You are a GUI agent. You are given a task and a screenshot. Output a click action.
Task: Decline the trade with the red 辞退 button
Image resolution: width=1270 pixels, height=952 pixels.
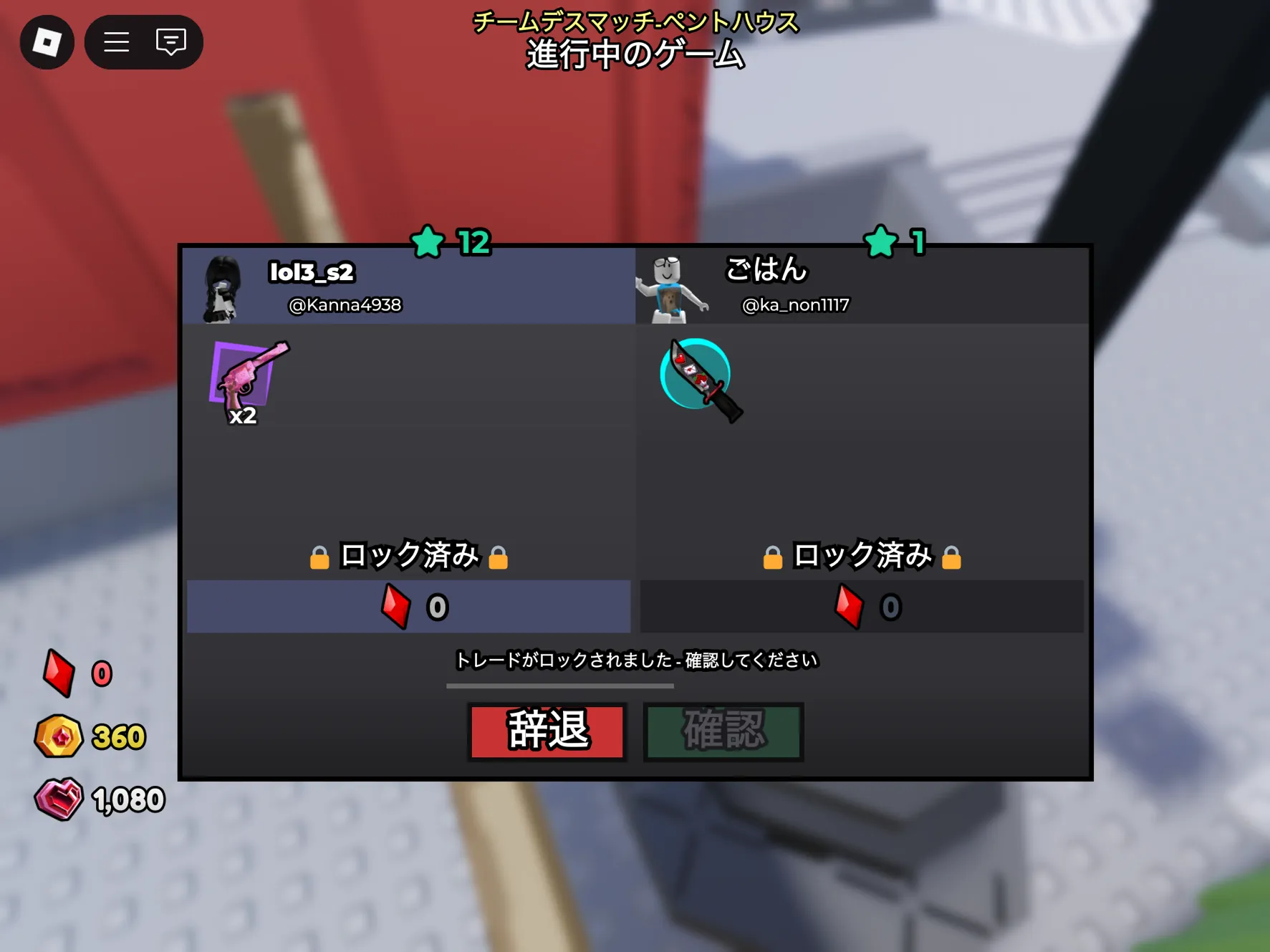(x=547, y=731)
